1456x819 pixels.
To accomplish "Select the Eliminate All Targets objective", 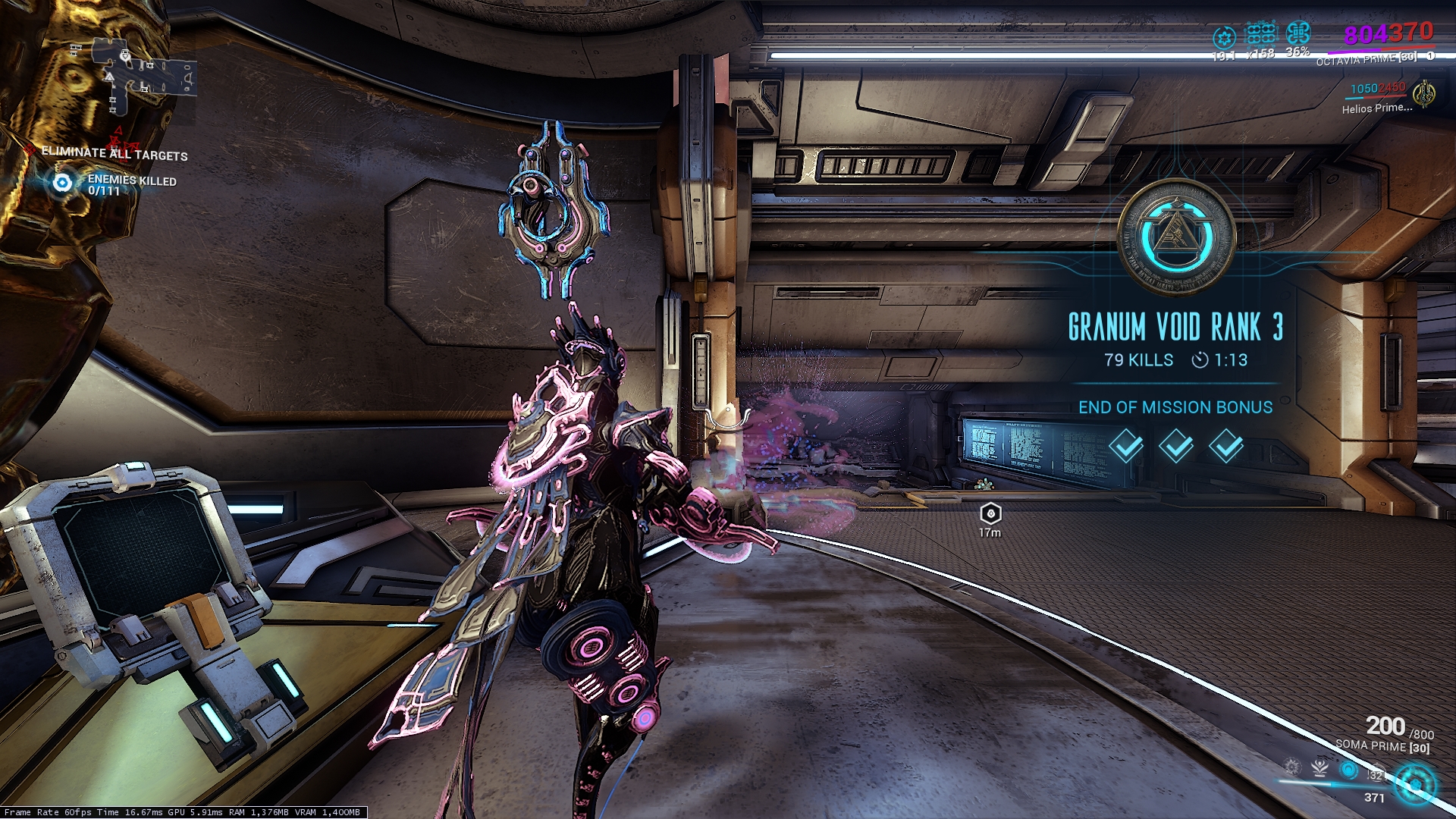I will click(114, 154).
